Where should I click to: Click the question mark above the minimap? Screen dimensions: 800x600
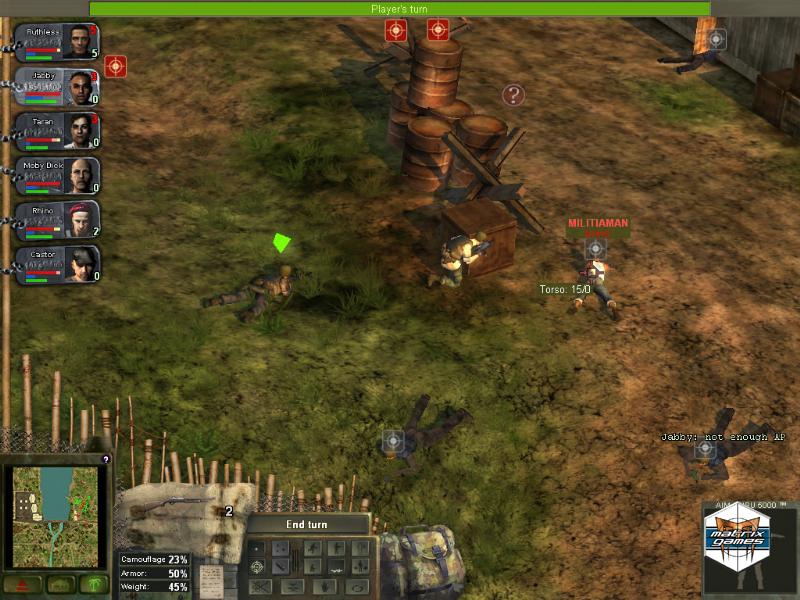pos(106,459)
